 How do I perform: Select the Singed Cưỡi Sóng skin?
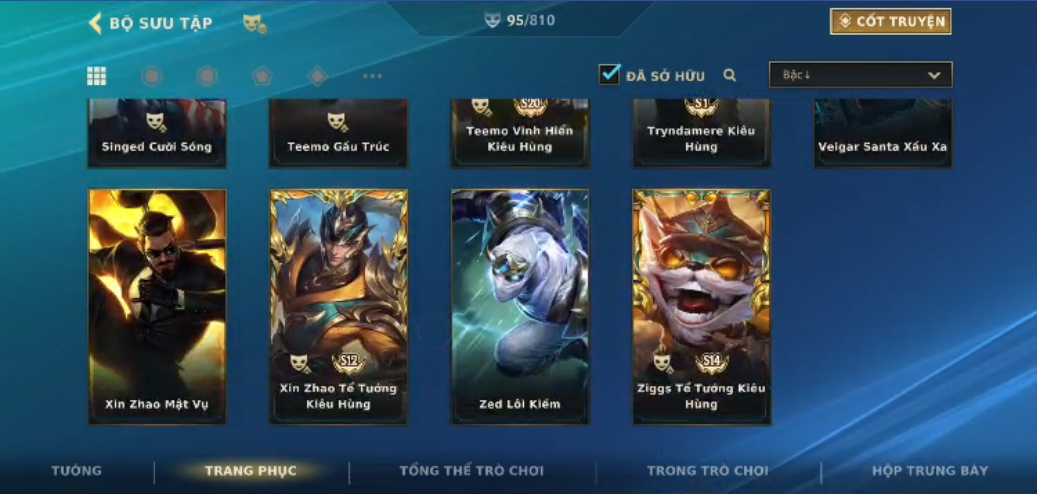click(x=157, y=133)
